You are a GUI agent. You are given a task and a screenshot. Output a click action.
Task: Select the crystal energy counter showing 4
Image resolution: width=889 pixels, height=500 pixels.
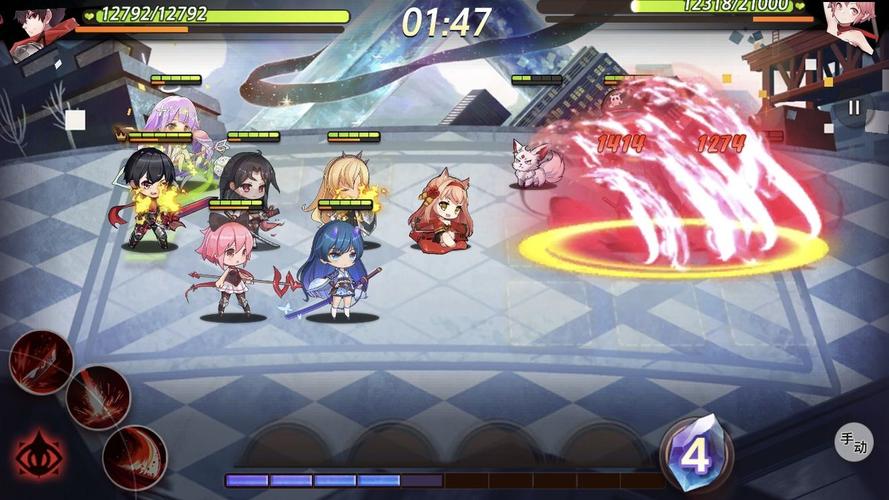(695, 455)
